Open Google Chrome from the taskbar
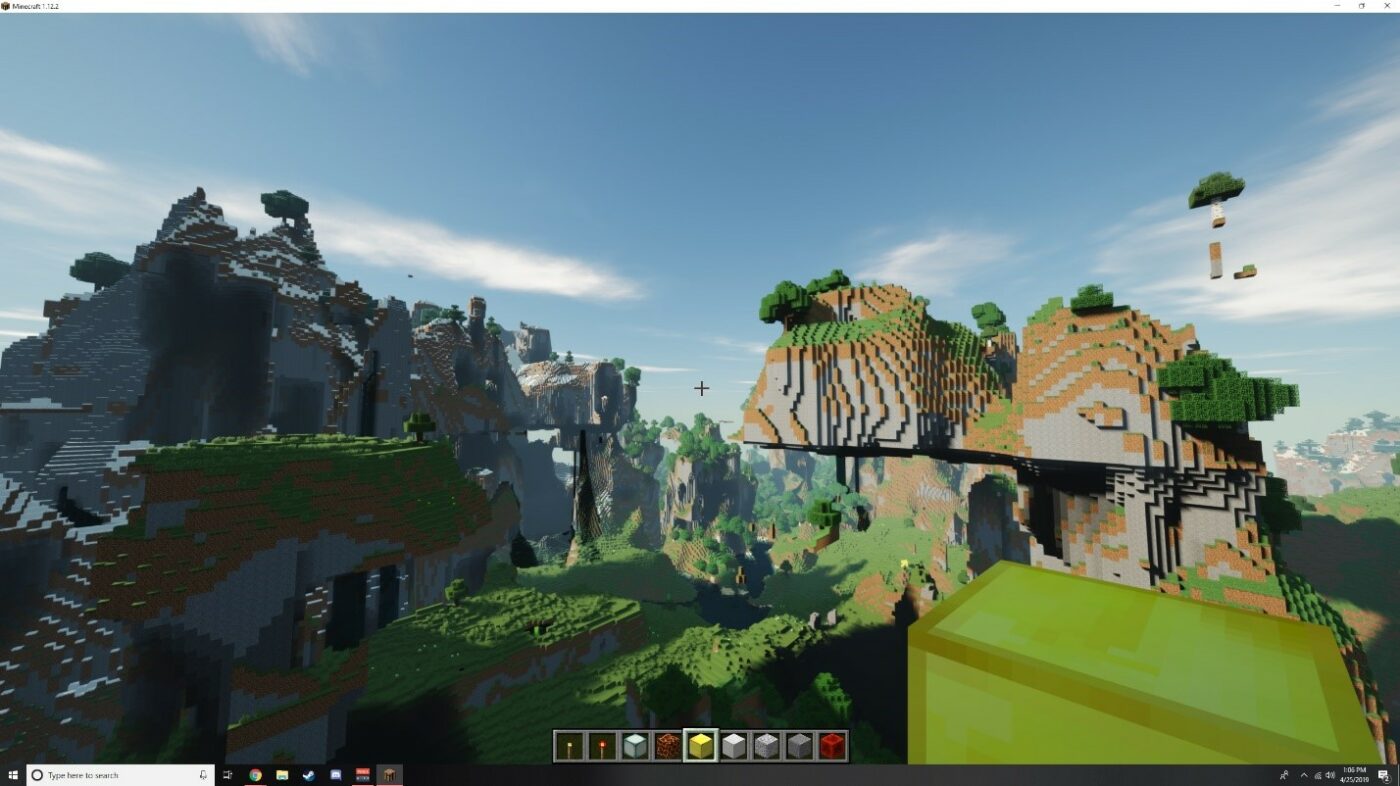The image size is (1400, 786). pos(254,774)
